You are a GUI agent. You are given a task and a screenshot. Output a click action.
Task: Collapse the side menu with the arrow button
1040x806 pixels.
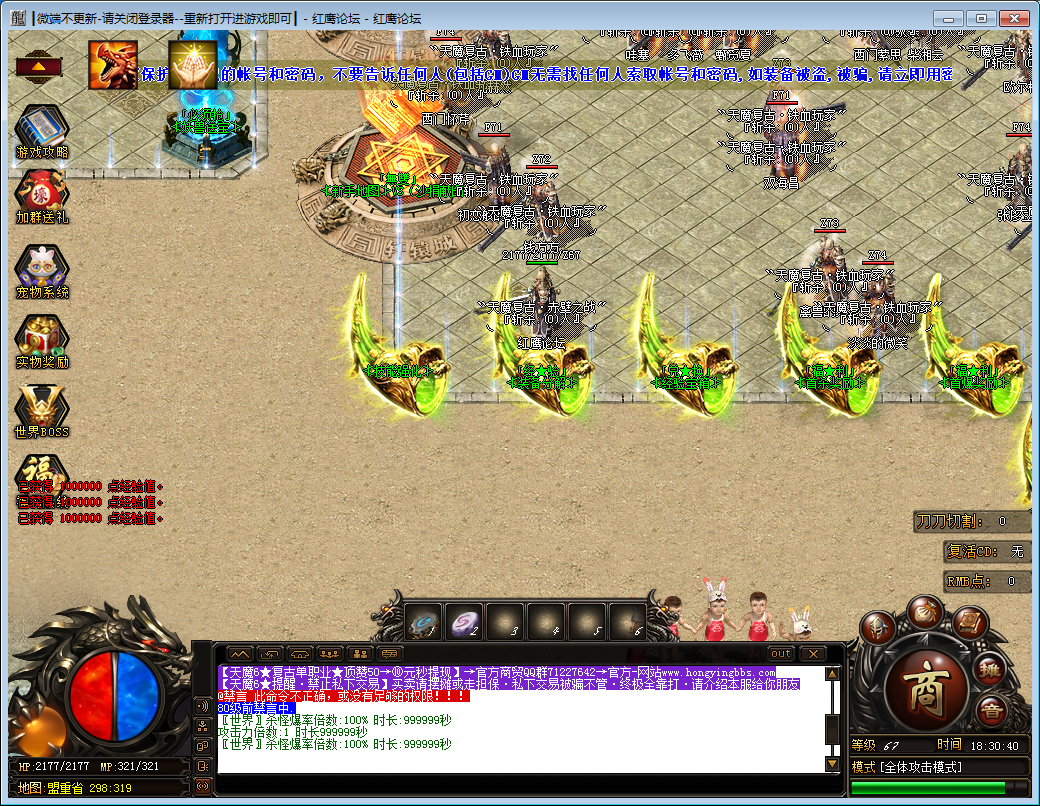[37, 67]
